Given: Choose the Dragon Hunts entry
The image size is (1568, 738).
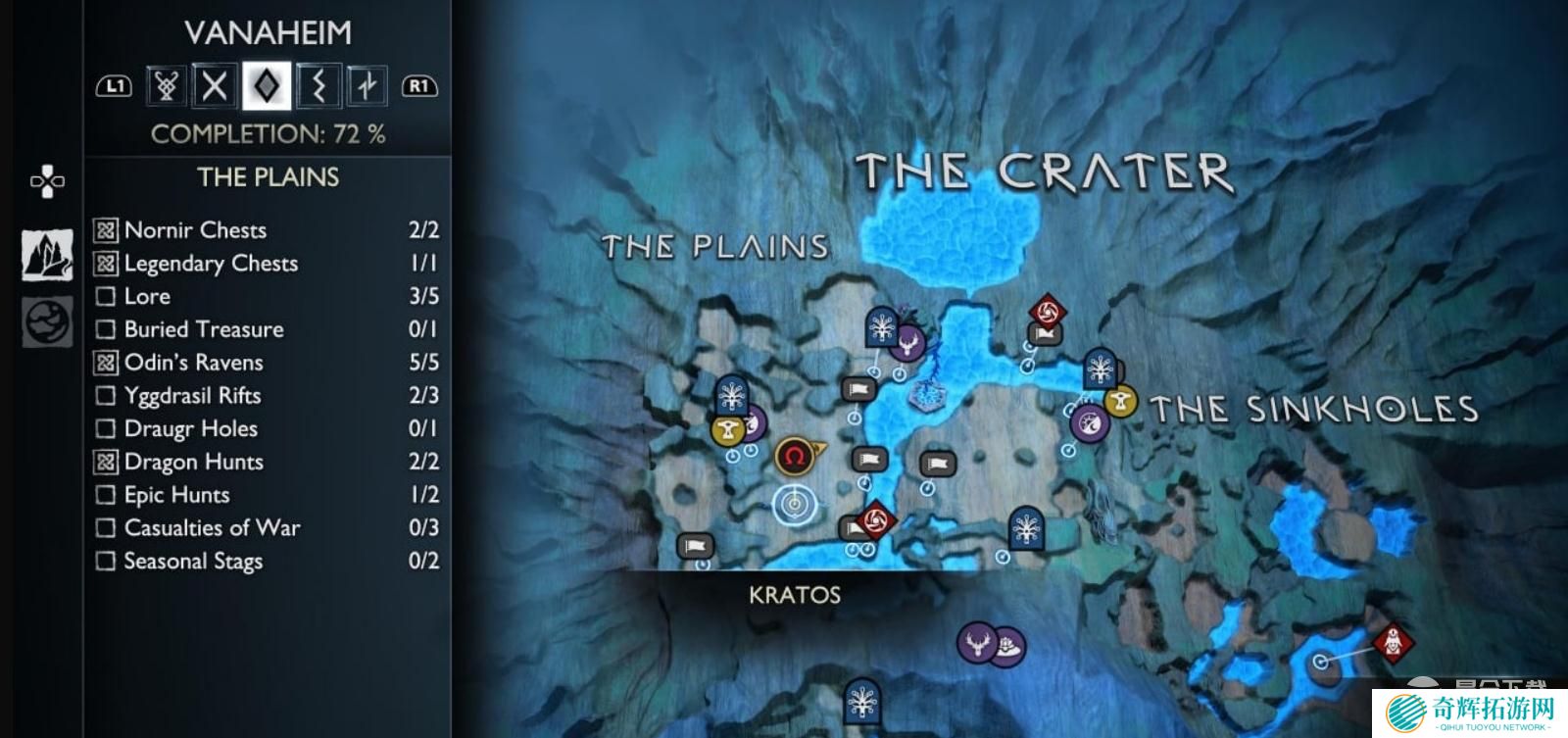Looking at the screenshot, I should [x=265, y=462].
